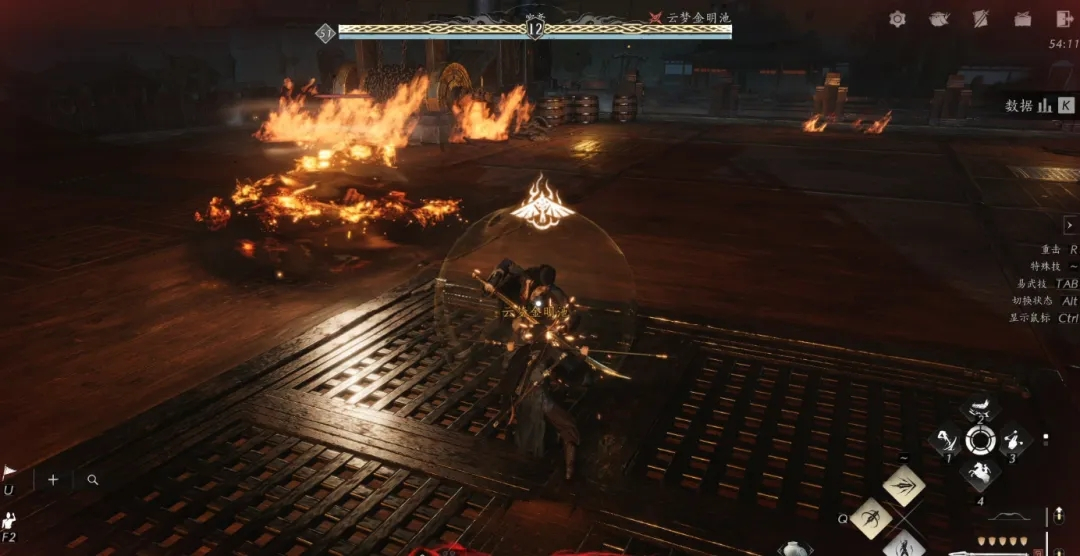1080x556 pixels.
Task: Select the slot 1 skill icon
Action: coord(944,440)
